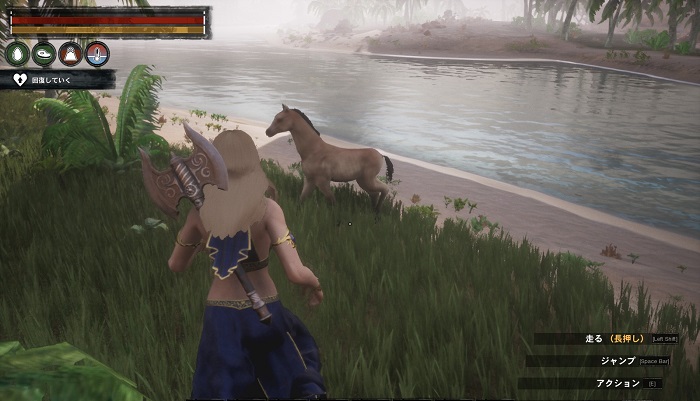Select the meat hunger status icon

(44, 54)
